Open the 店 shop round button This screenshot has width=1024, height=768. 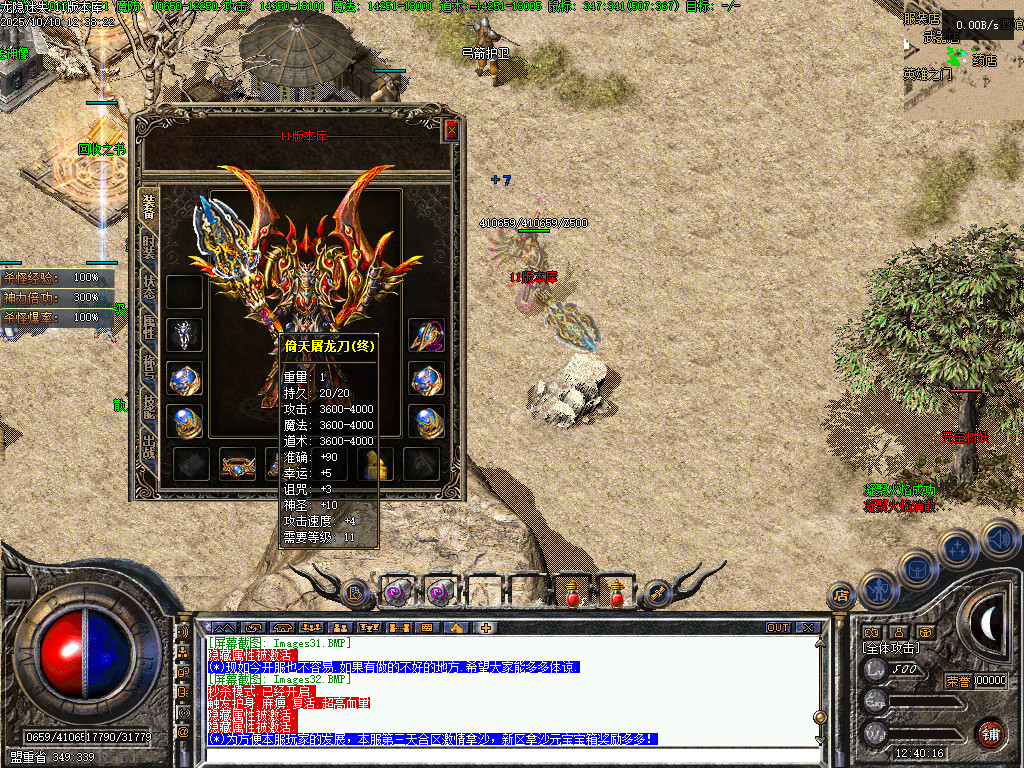coord(841,597)
